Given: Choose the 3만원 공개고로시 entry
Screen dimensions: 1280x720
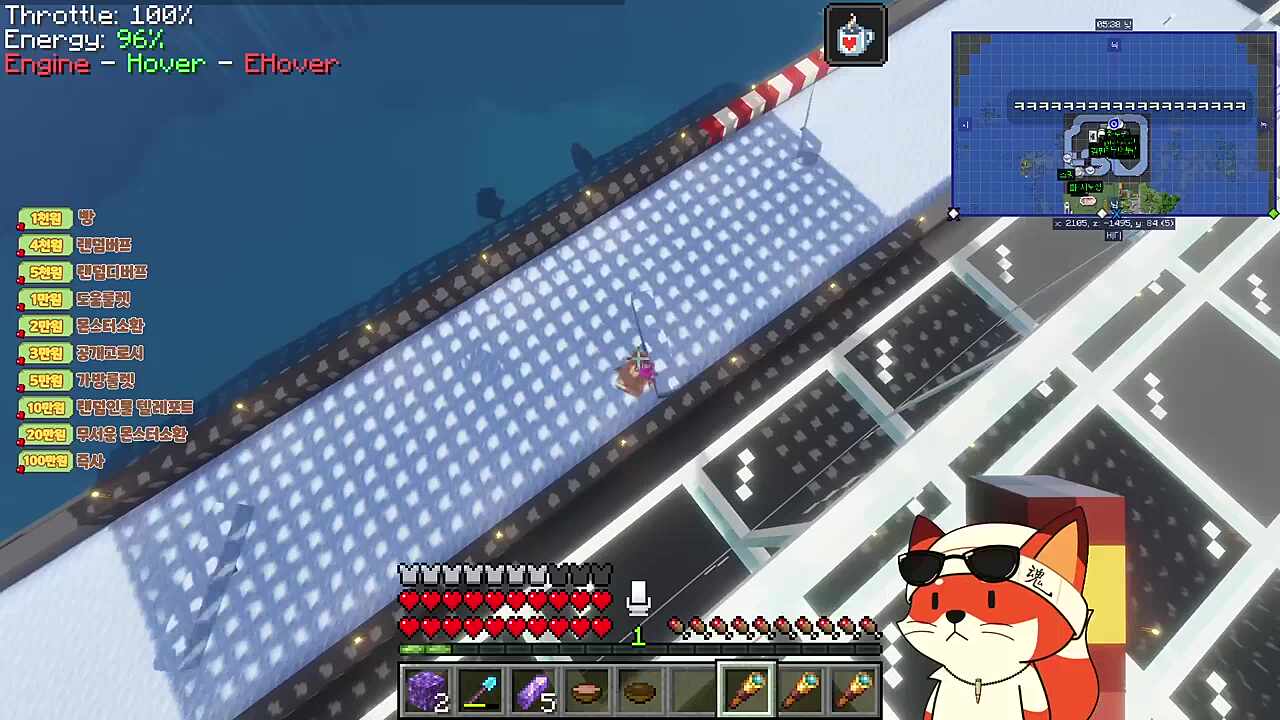Looking at the screenshot, I should 82,353.
